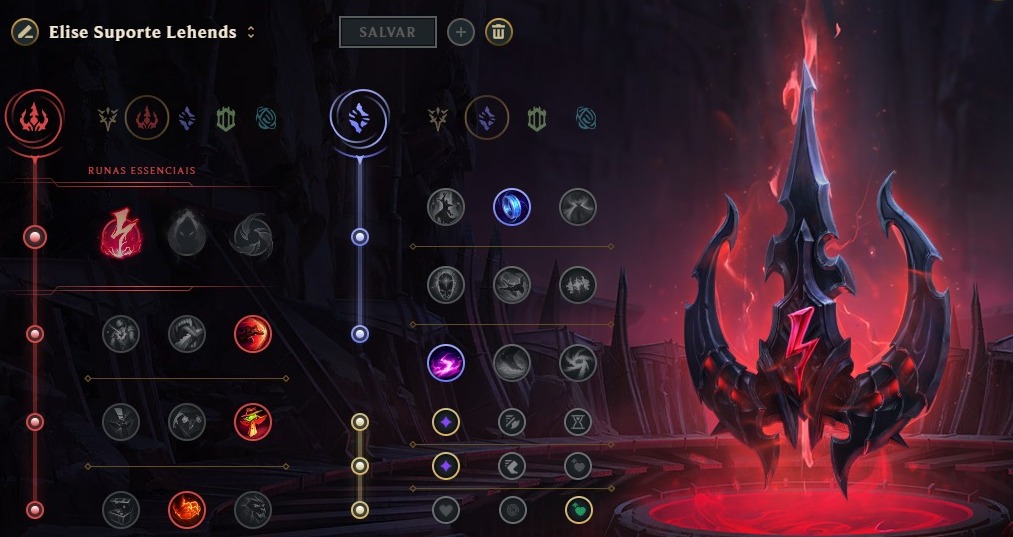
Task: Select the Electrocute keystone rune
Action: (121, 237)
